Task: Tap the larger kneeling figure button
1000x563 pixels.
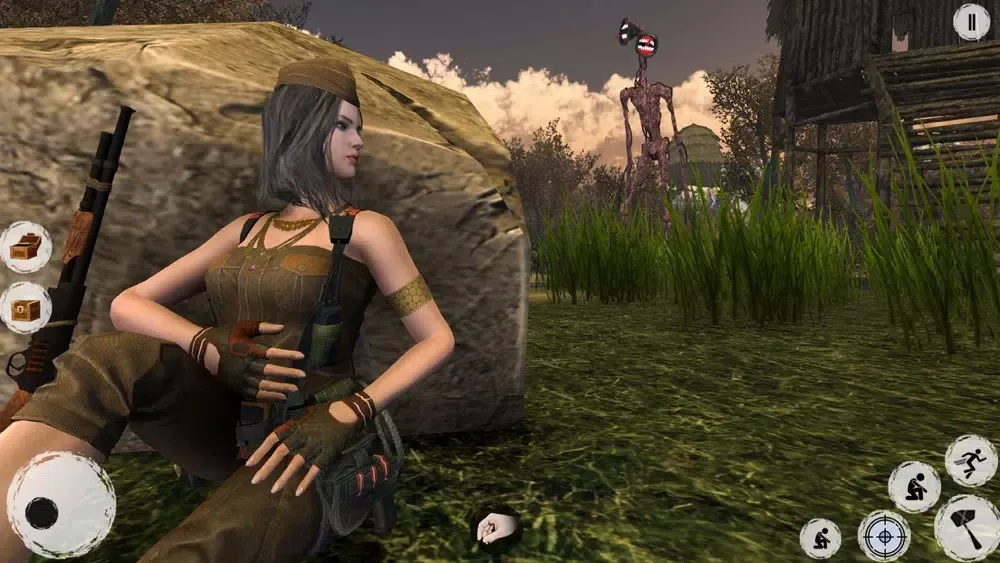Action: [914, 486]
